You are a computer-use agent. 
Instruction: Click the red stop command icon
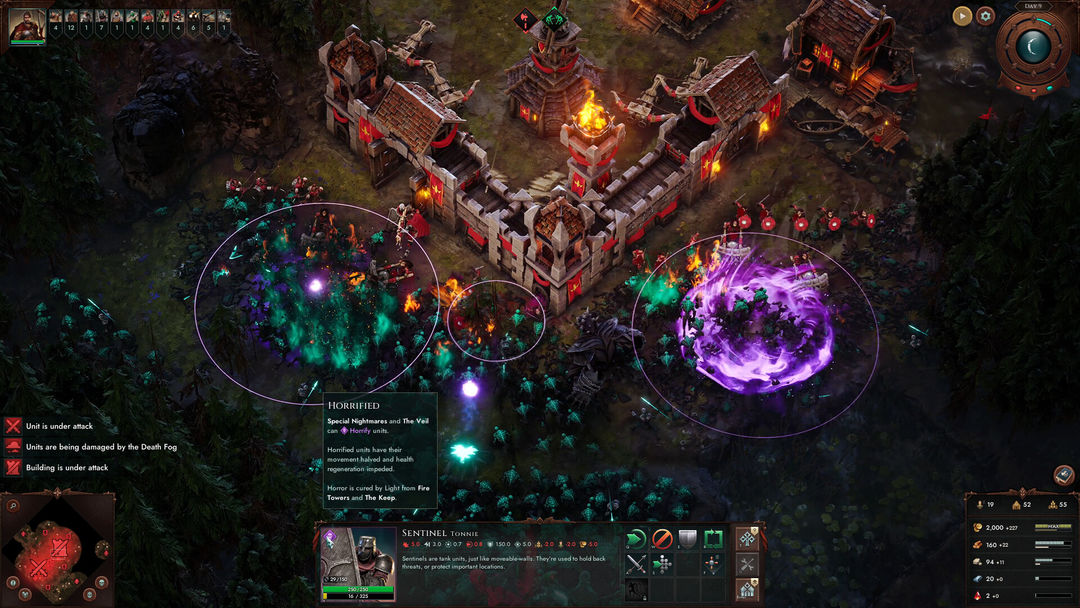(661, 539)
